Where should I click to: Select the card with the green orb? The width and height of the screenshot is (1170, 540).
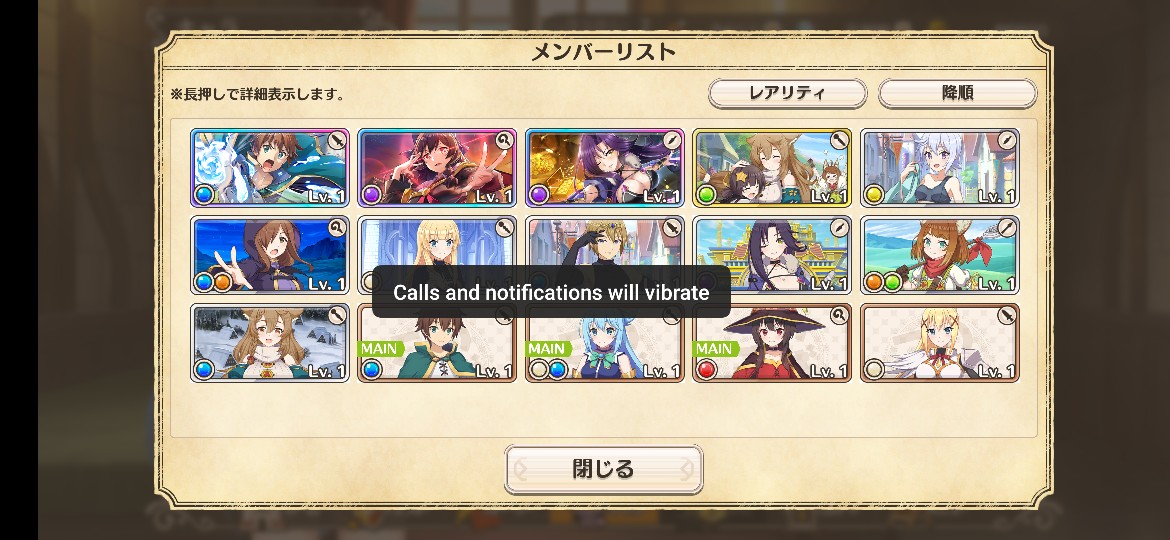(x=772, y=167)
